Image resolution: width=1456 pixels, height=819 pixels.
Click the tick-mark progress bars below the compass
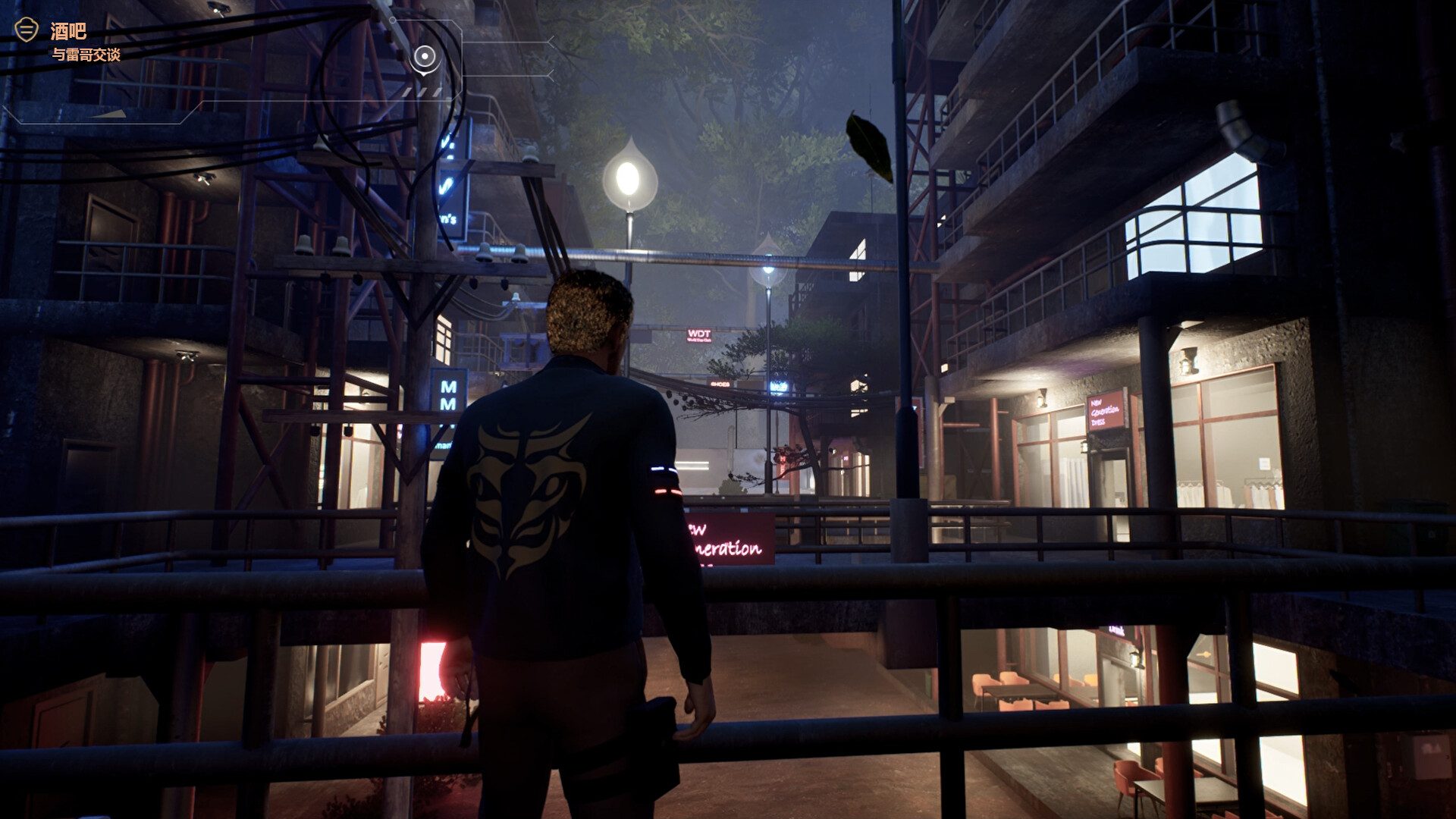(422, 92)
